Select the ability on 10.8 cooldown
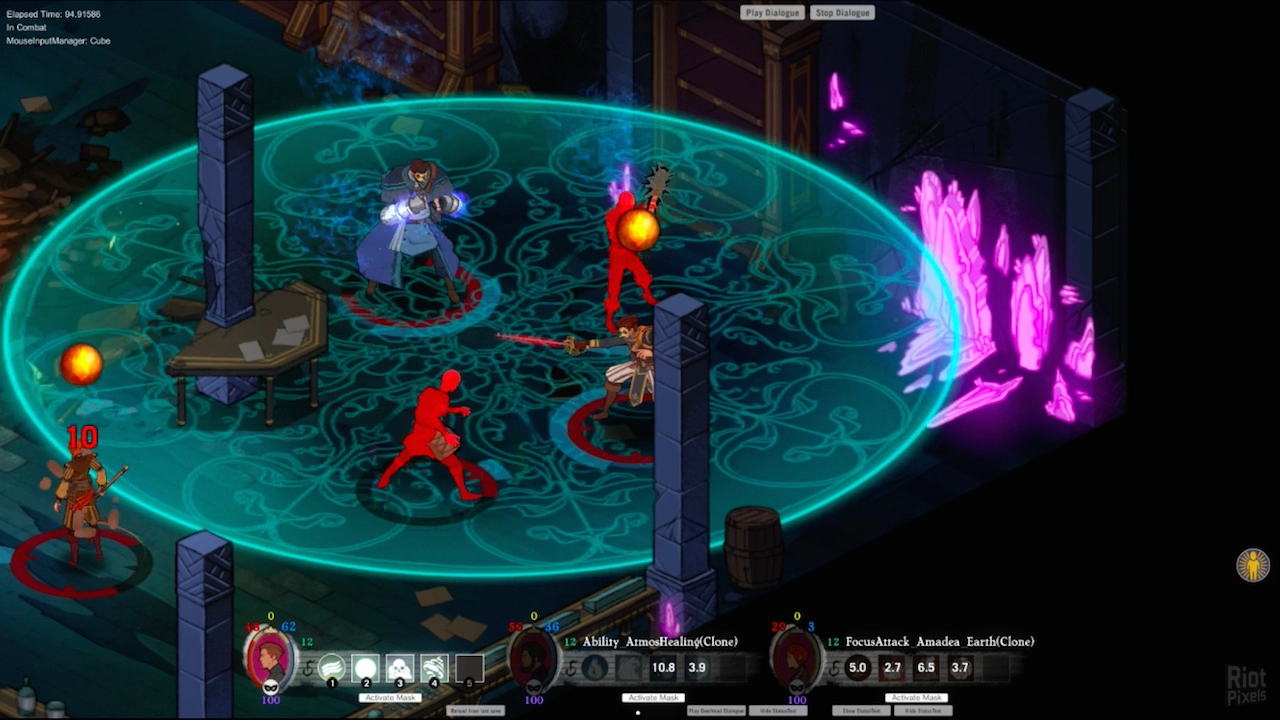The image size is (1280, 720). click(663, 667)
